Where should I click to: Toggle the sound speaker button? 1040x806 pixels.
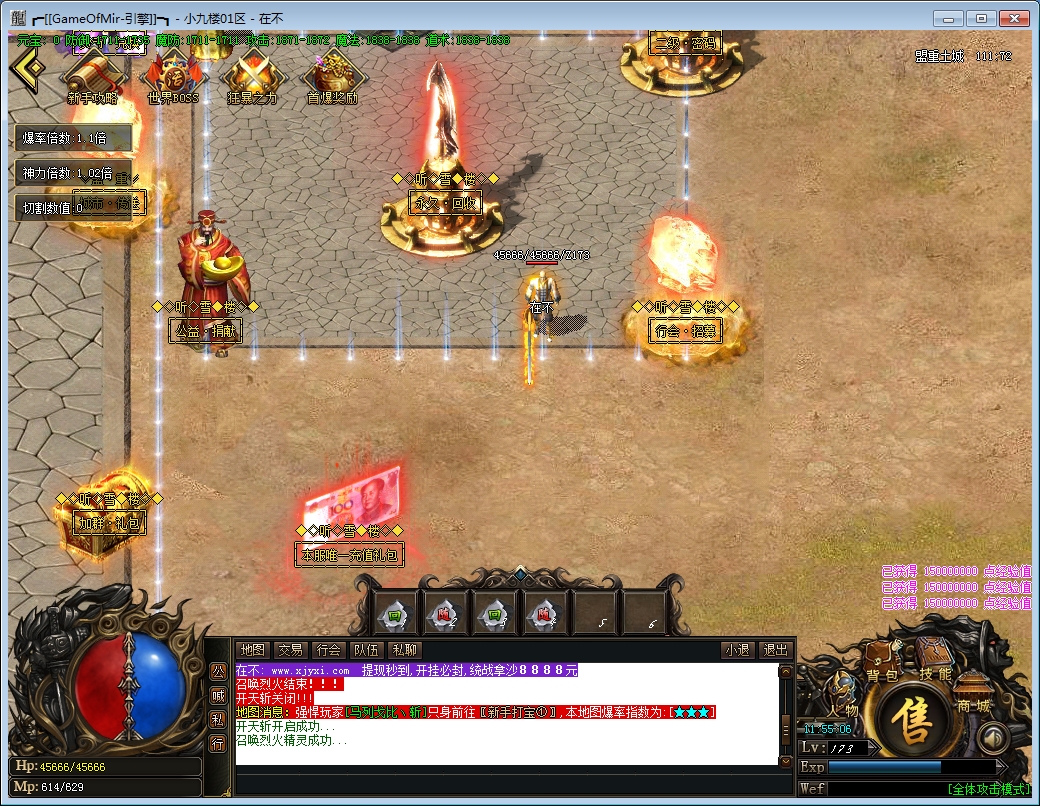coord(992,738)
